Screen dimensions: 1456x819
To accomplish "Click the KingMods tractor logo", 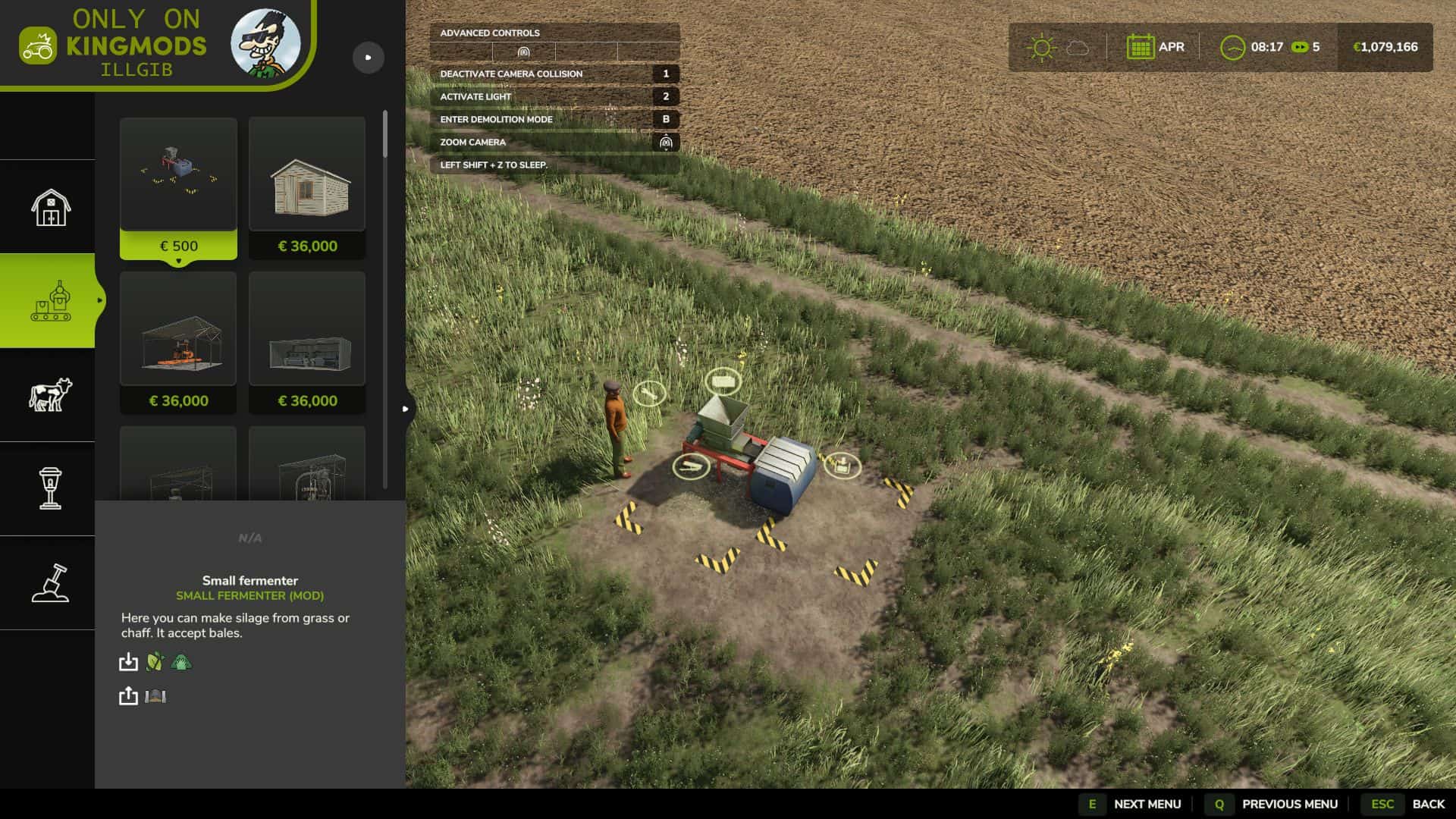I will click(x=37, y=47).
